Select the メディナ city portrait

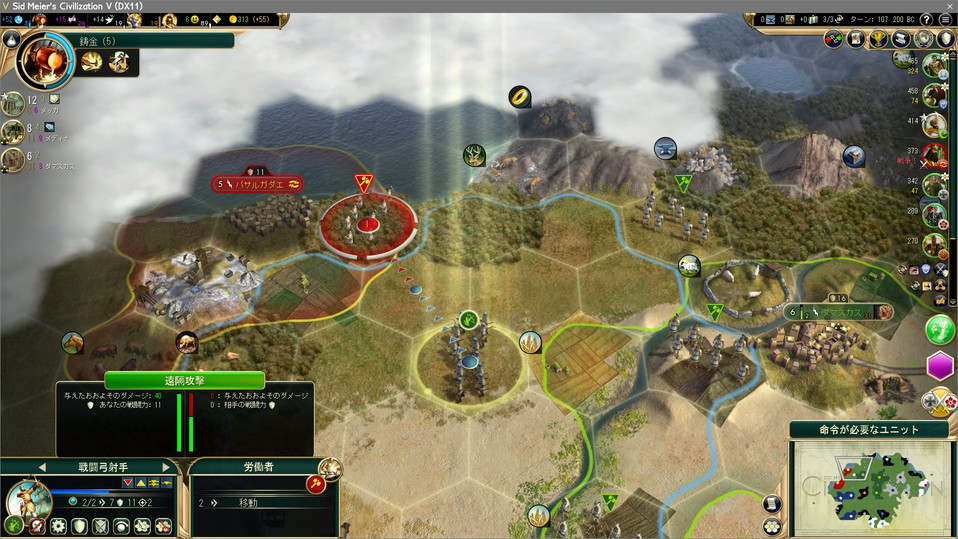tap(14, 132)
